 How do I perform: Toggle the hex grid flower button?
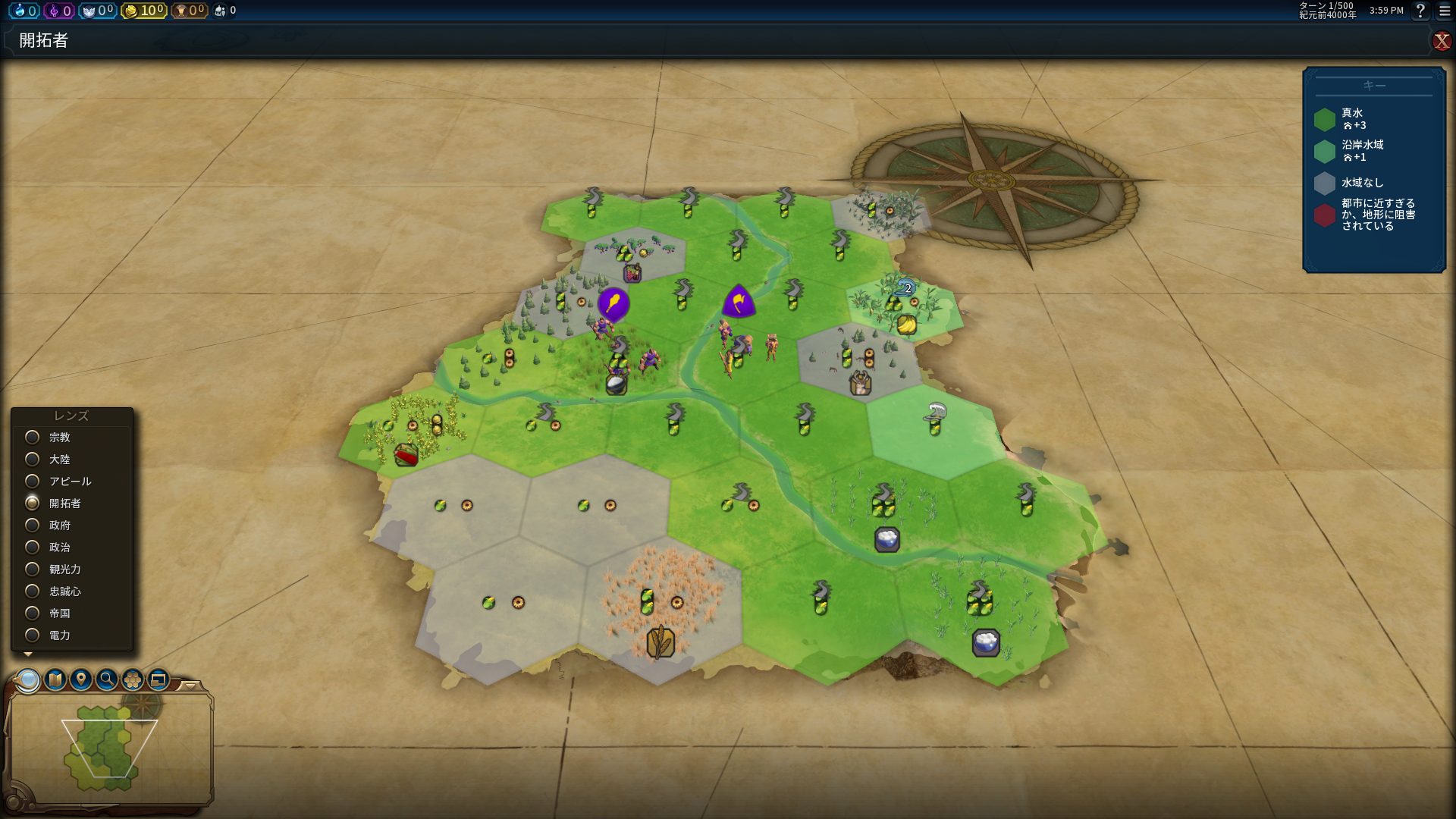click(133, 679)
